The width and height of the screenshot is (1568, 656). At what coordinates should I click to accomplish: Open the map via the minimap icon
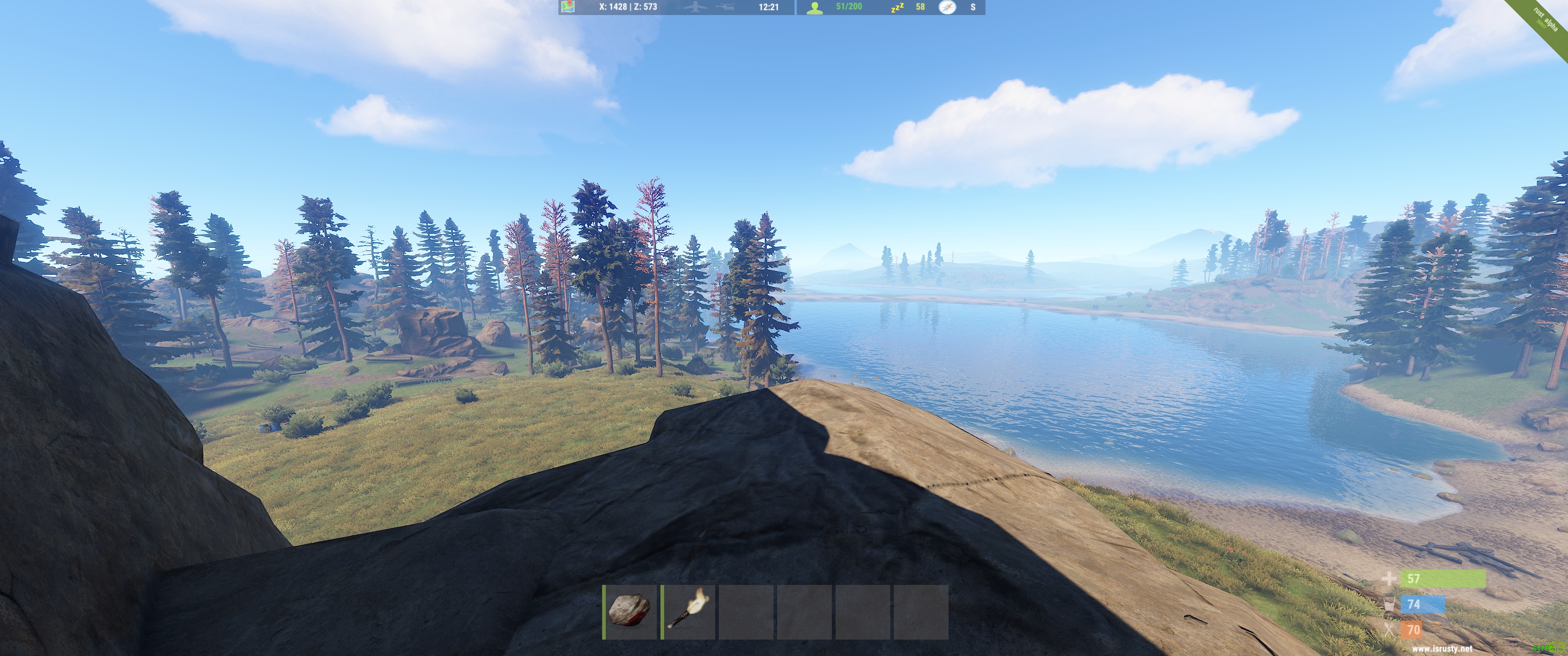click(568, 8)
